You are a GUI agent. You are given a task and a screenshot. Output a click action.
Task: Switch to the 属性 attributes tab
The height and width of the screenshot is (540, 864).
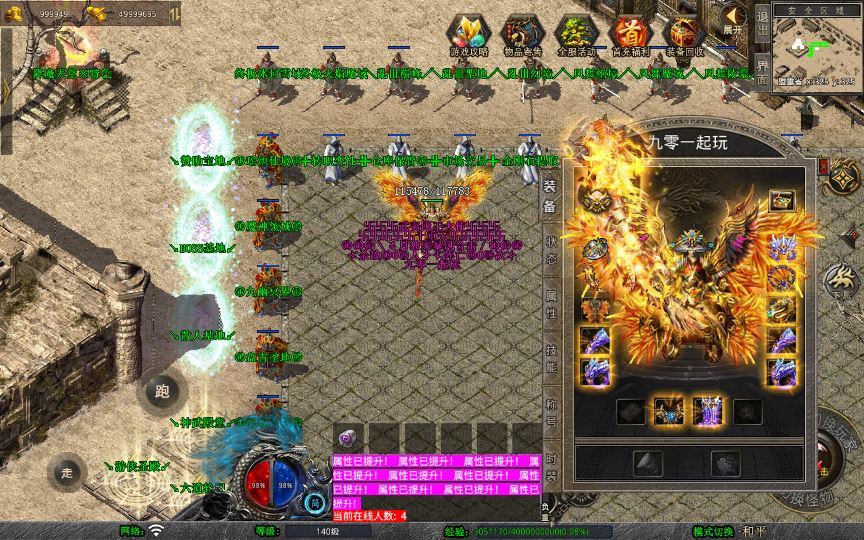[x=550, y=304]
